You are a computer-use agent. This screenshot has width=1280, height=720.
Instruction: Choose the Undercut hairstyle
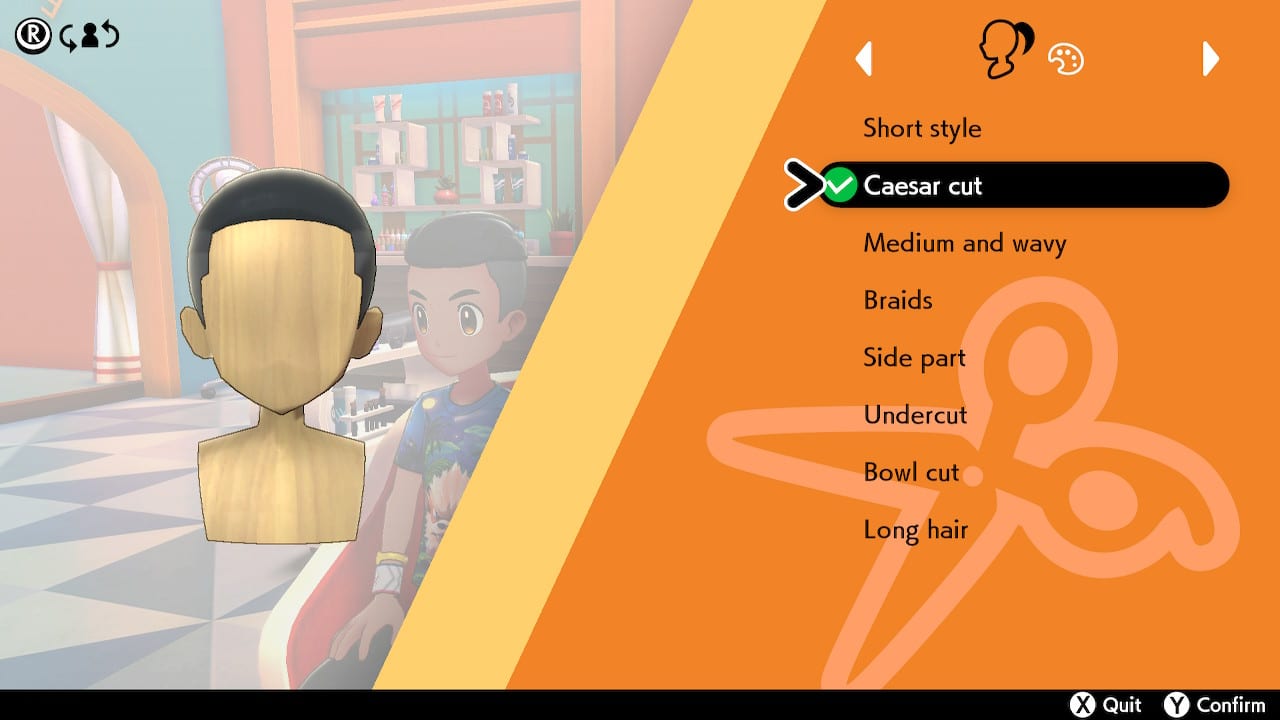click(914, 415)
